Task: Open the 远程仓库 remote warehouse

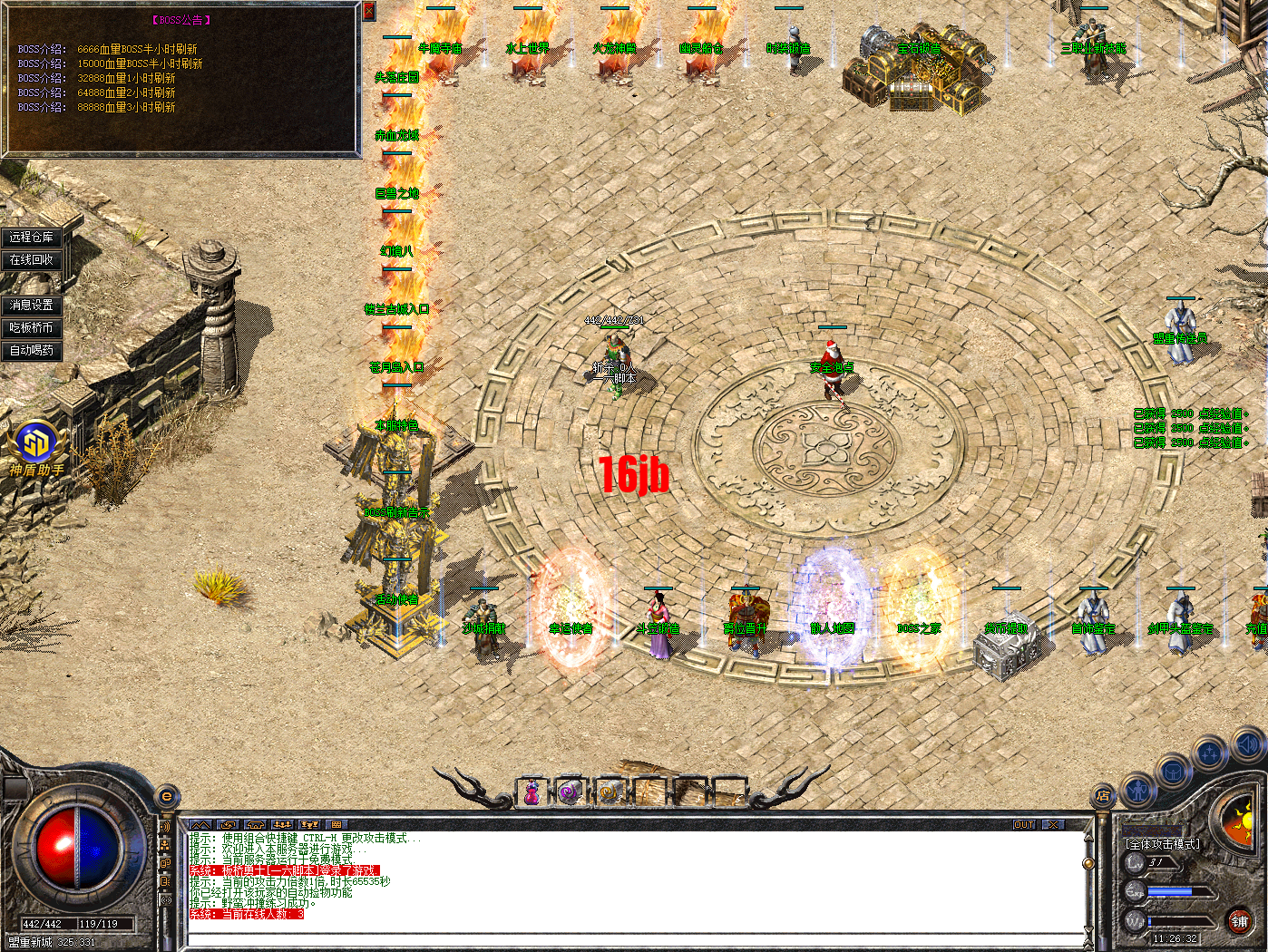Action: point(33,236)
